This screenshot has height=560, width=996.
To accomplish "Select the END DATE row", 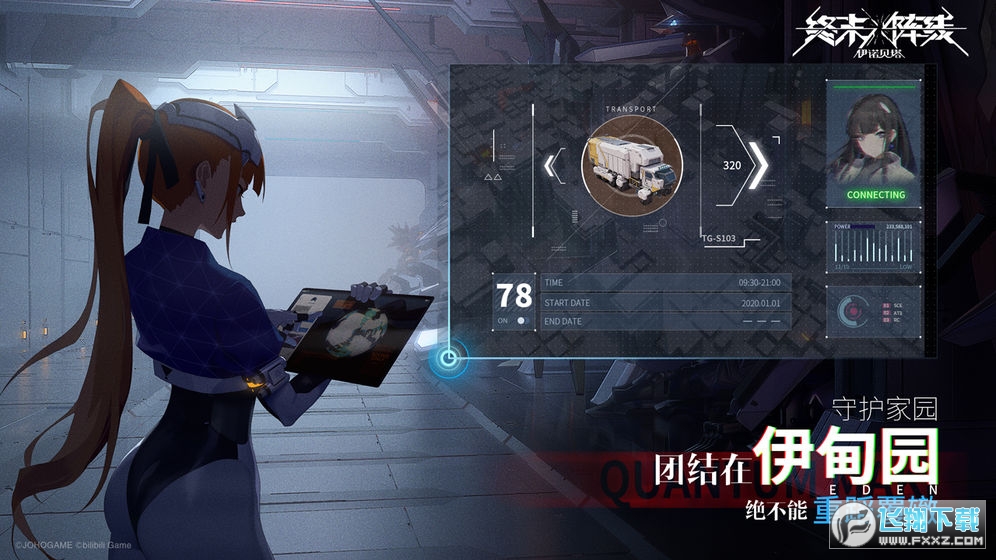I will pos(664,321).
